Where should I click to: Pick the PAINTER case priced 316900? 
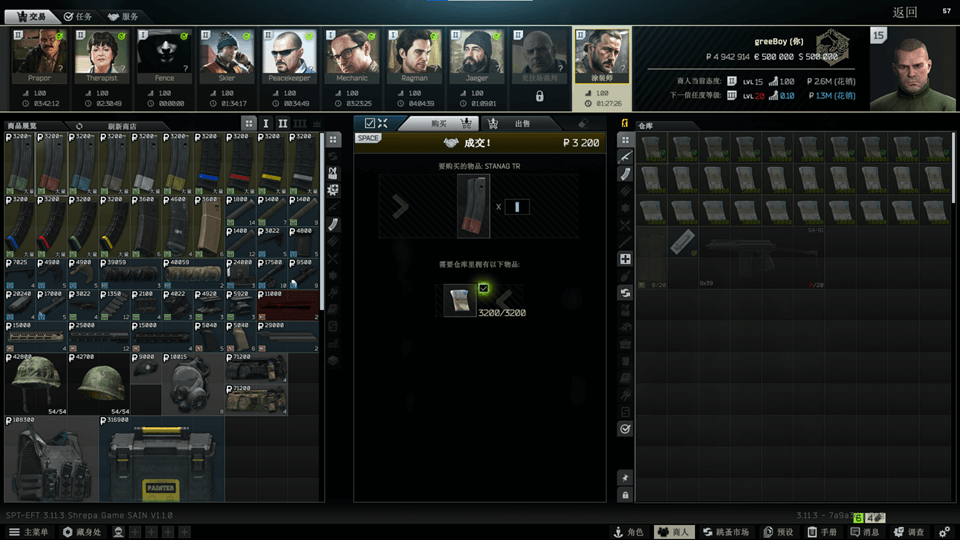[x=161, y=459]
